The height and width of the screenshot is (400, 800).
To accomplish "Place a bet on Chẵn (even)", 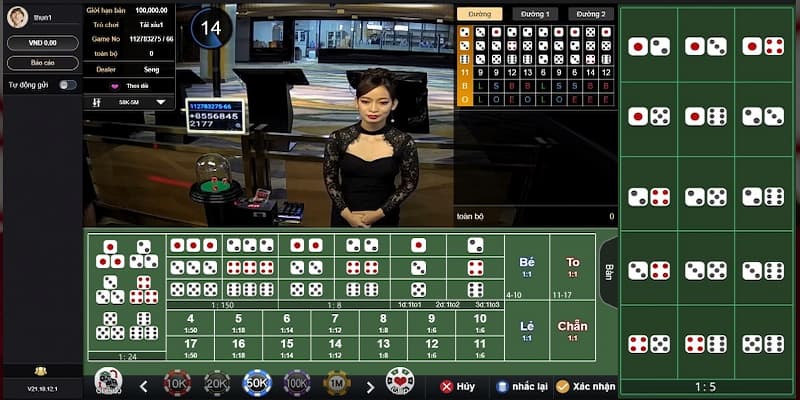I will point(573,329).
